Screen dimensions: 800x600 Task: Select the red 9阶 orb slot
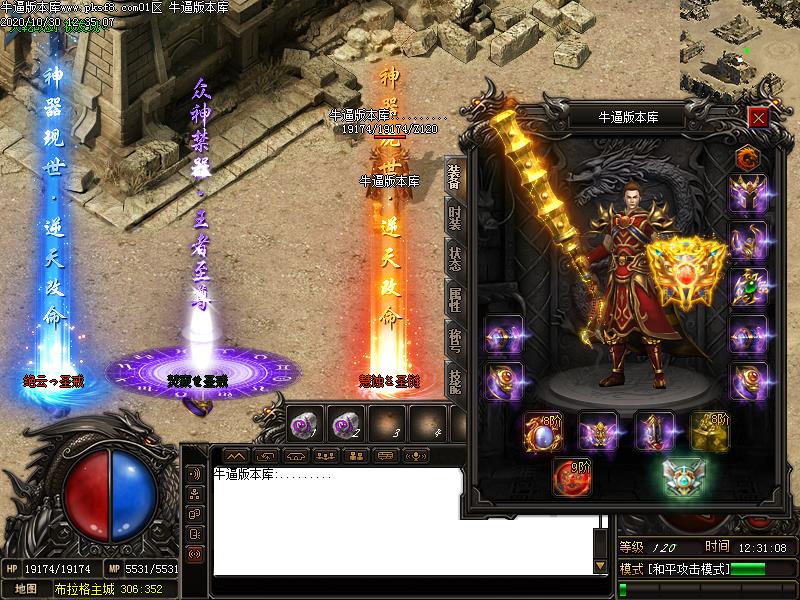574,477
